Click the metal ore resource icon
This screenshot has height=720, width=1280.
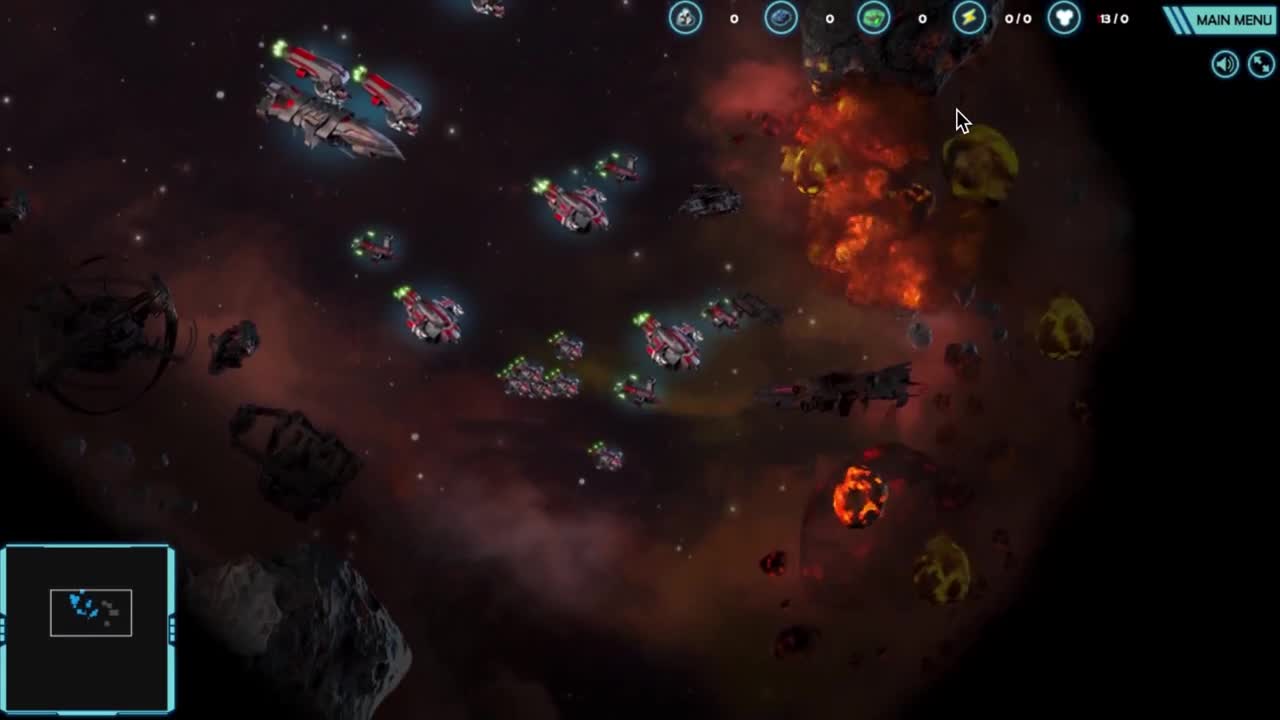pos(685,18)
